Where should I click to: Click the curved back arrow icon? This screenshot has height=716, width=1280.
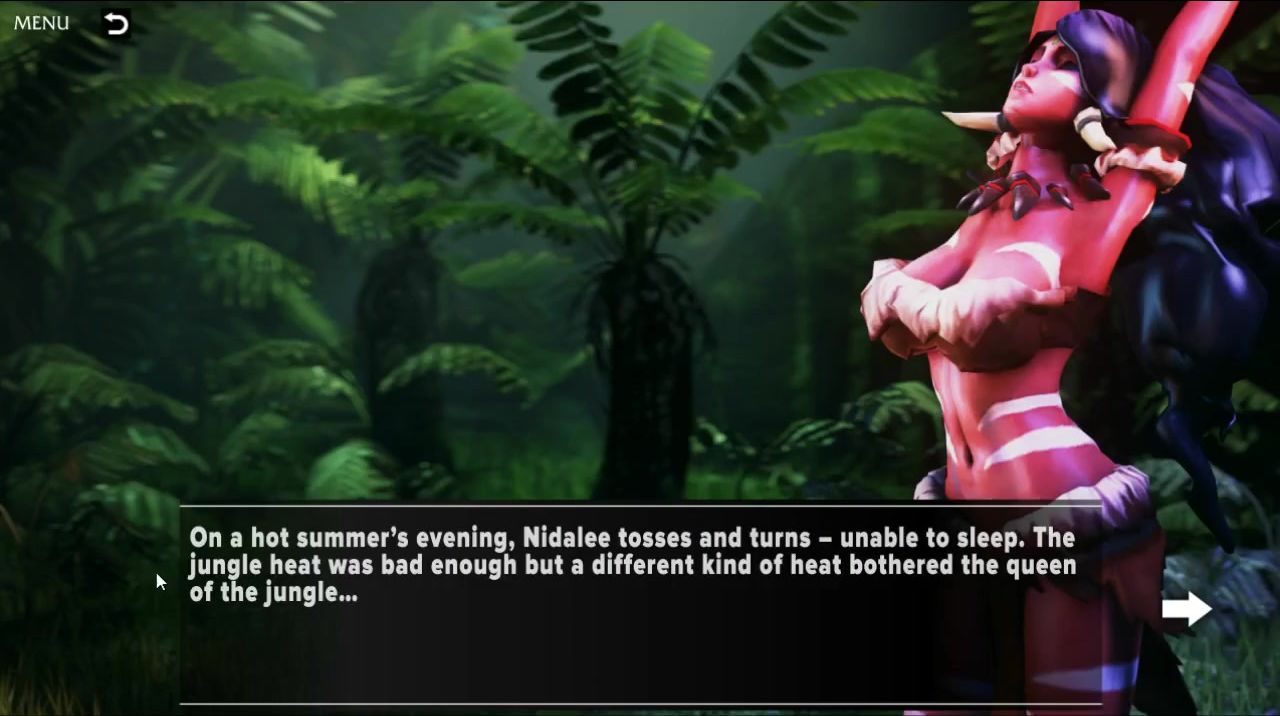pyautogui.click(x=116, y=24)
